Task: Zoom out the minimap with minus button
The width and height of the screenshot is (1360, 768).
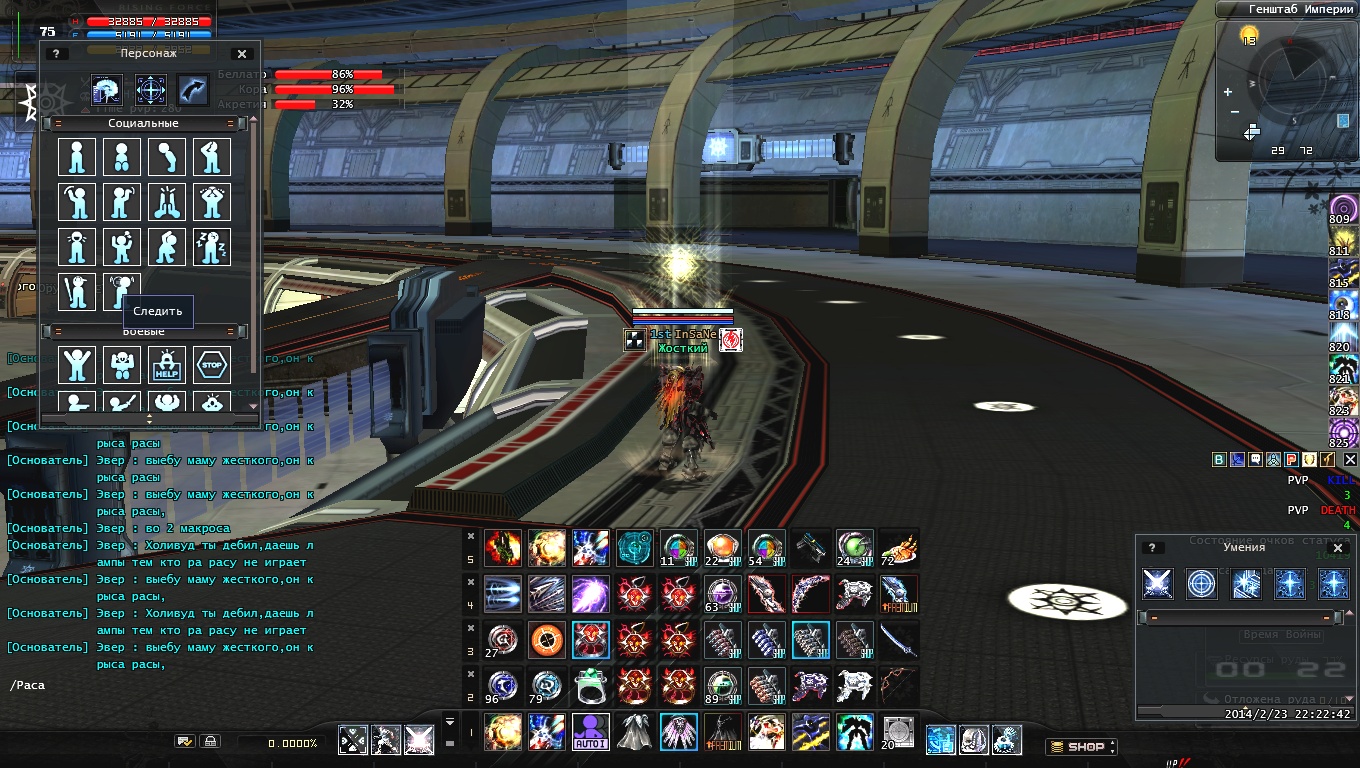Action: pyautogui.click(x=1235, y=111)
